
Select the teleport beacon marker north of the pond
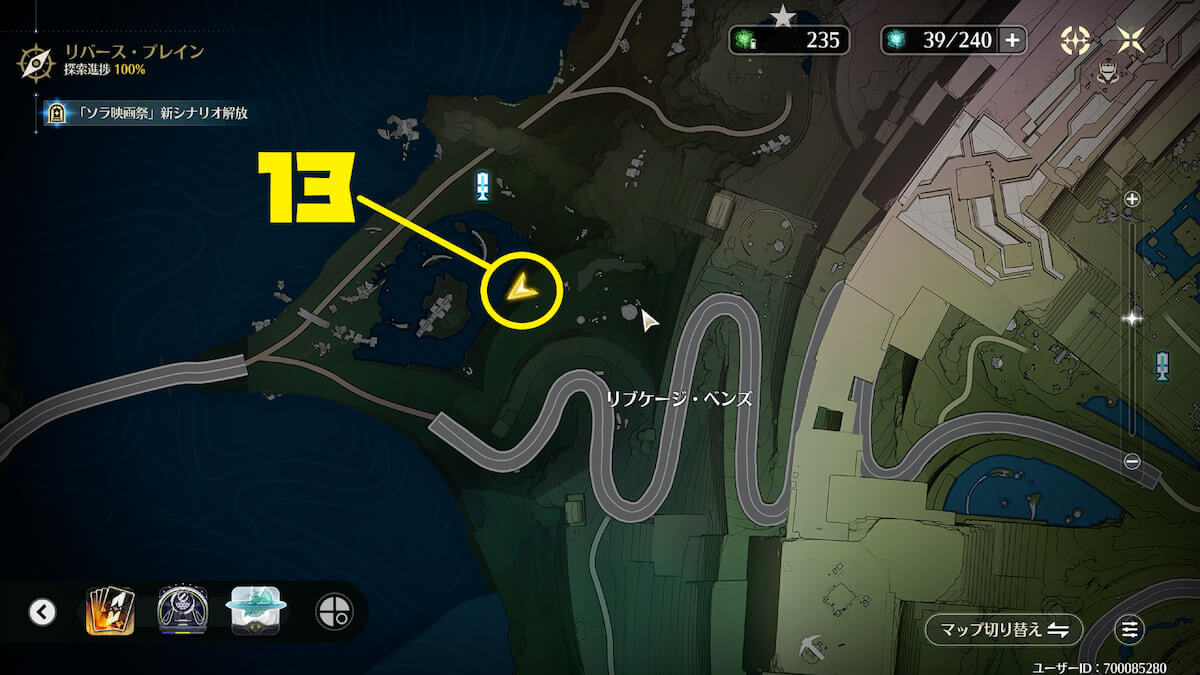(x=482, y=186)
